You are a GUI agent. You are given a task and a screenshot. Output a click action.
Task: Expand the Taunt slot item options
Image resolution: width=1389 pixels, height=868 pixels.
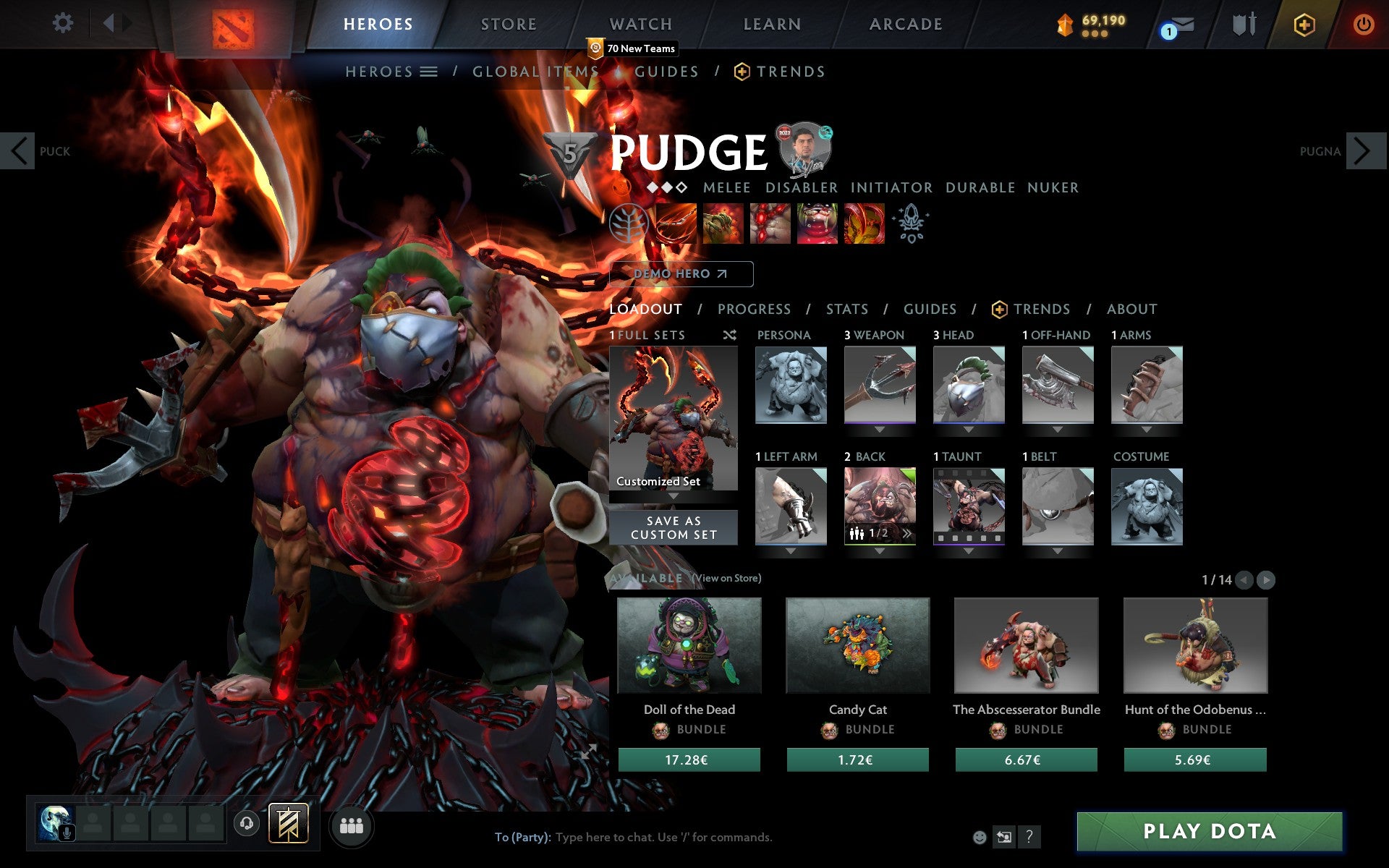pos(968,551)
